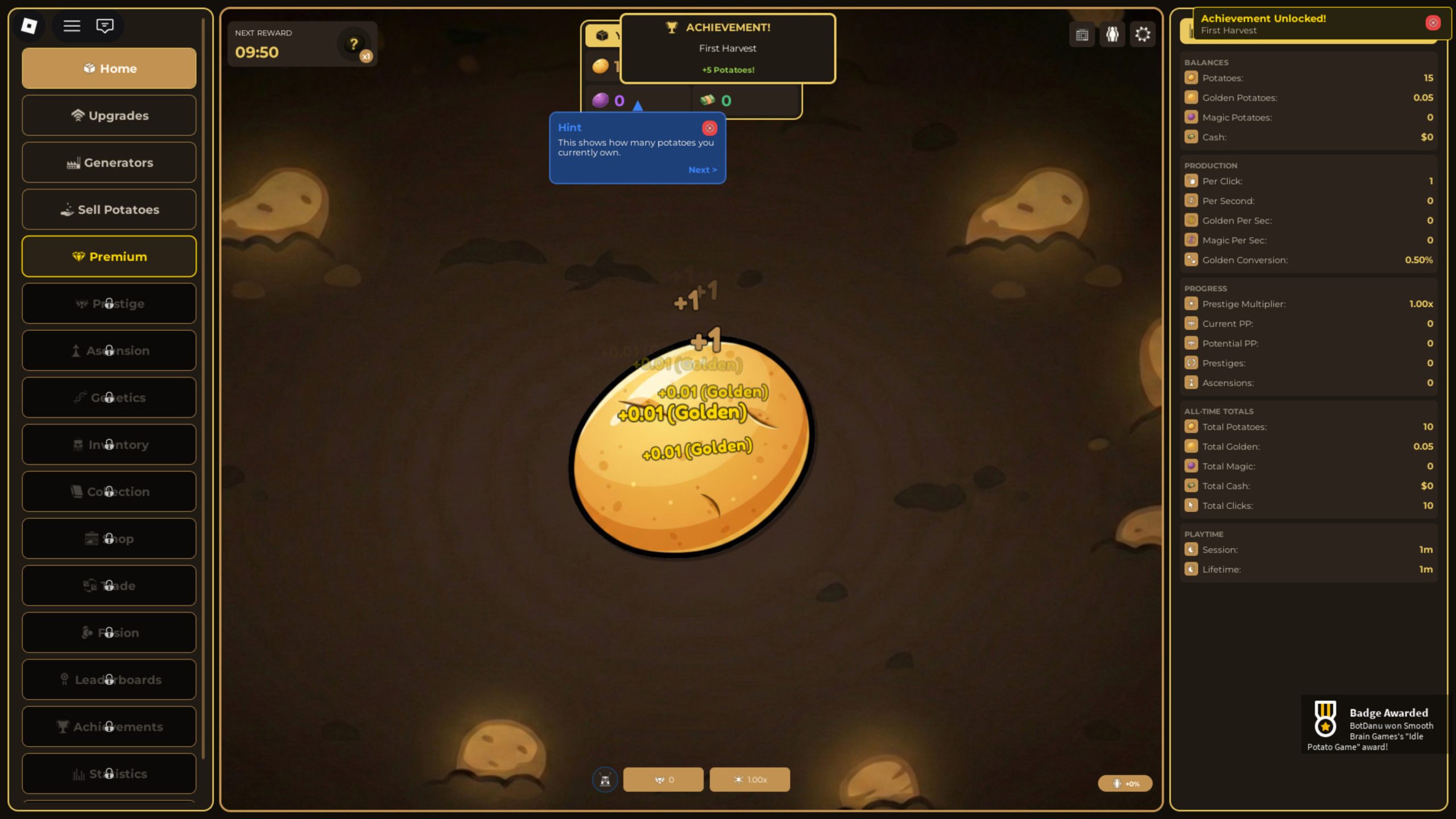
Task: Click Next in the Hint popup
Action: point(702,170)
